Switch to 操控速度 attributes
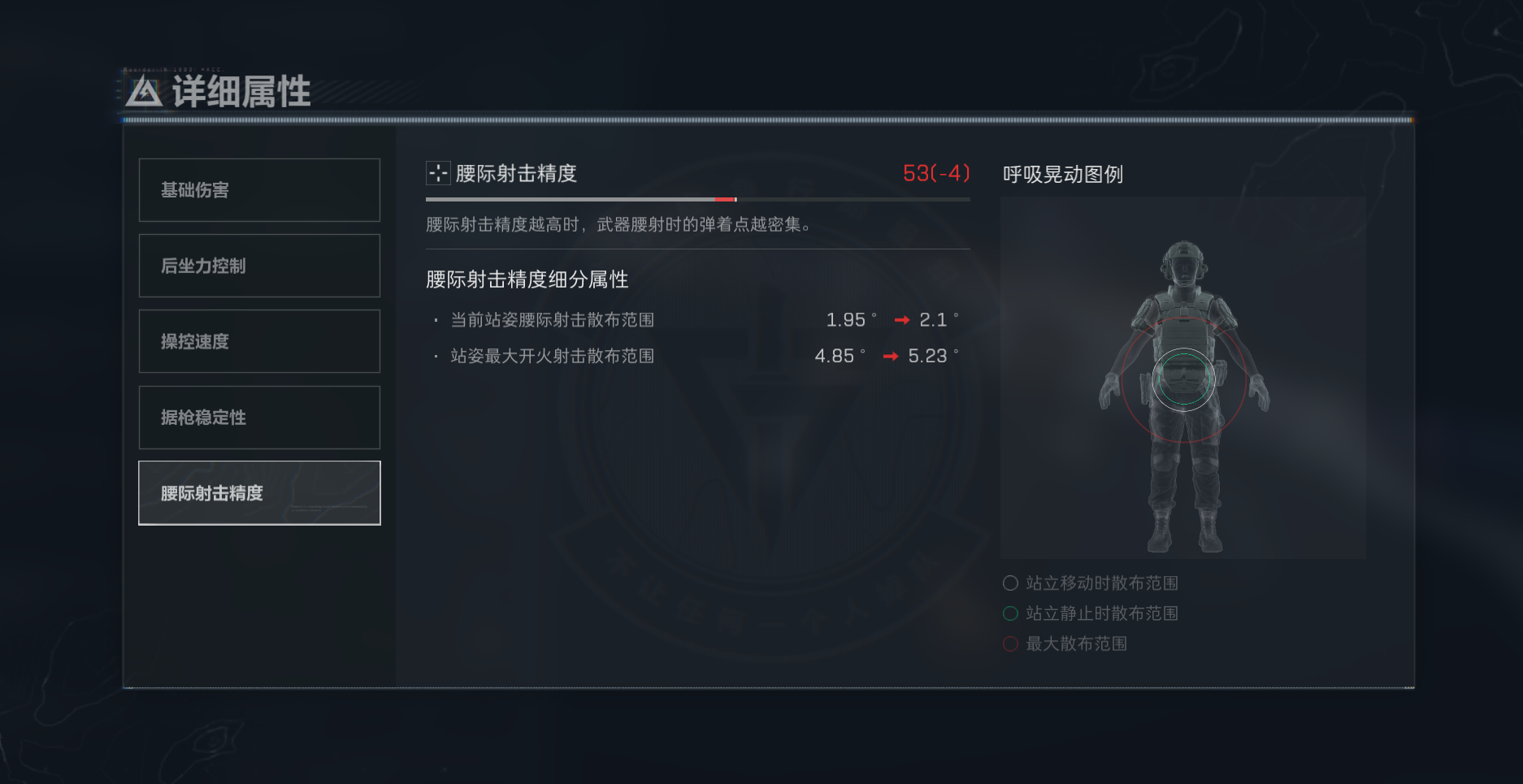Image resolution: width=1523 pixels, height=784 pixels. (x=259, y=341)
